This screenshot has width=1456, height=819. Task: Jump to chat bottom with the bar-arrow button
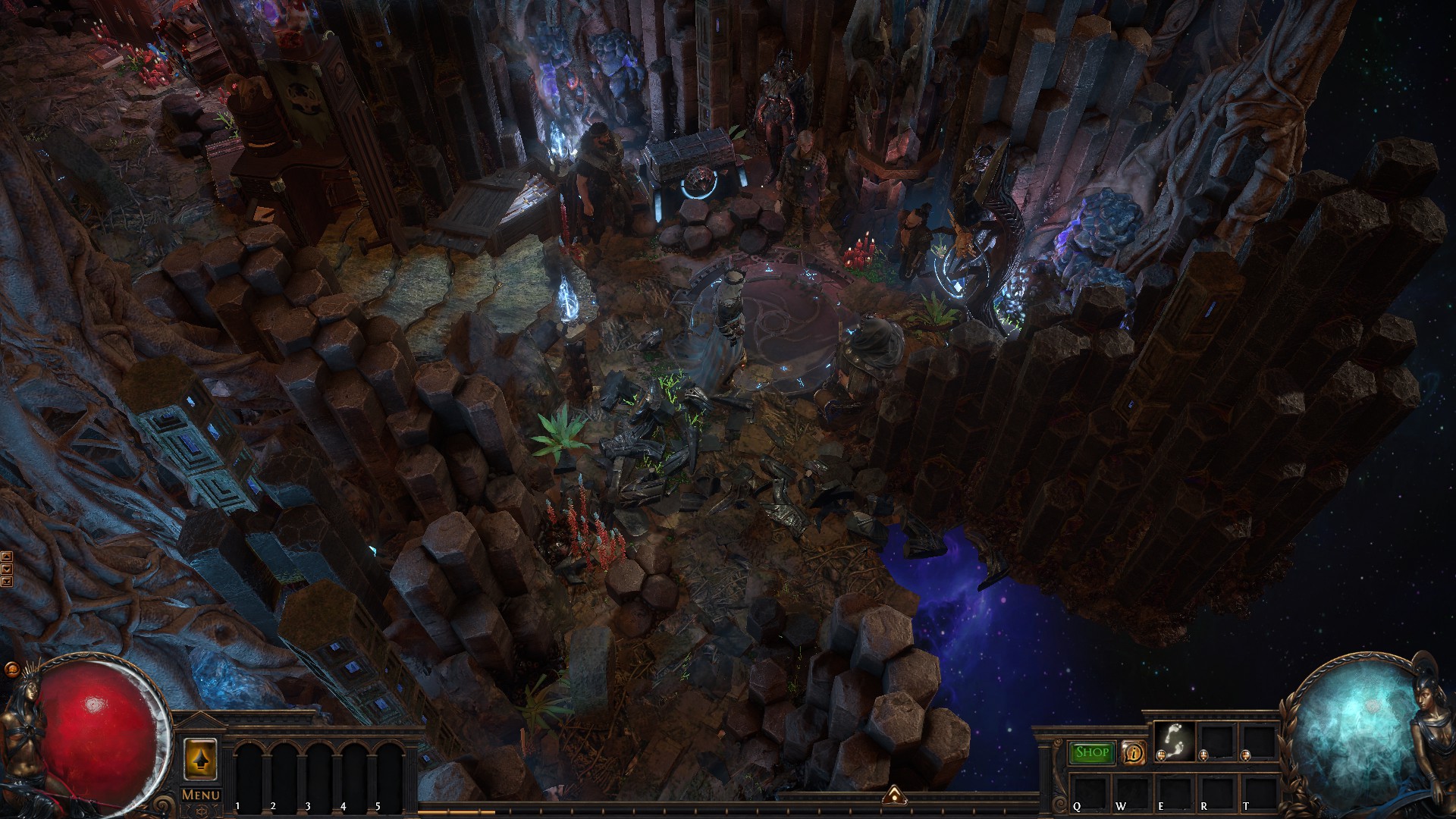click(x=7, y=582)
